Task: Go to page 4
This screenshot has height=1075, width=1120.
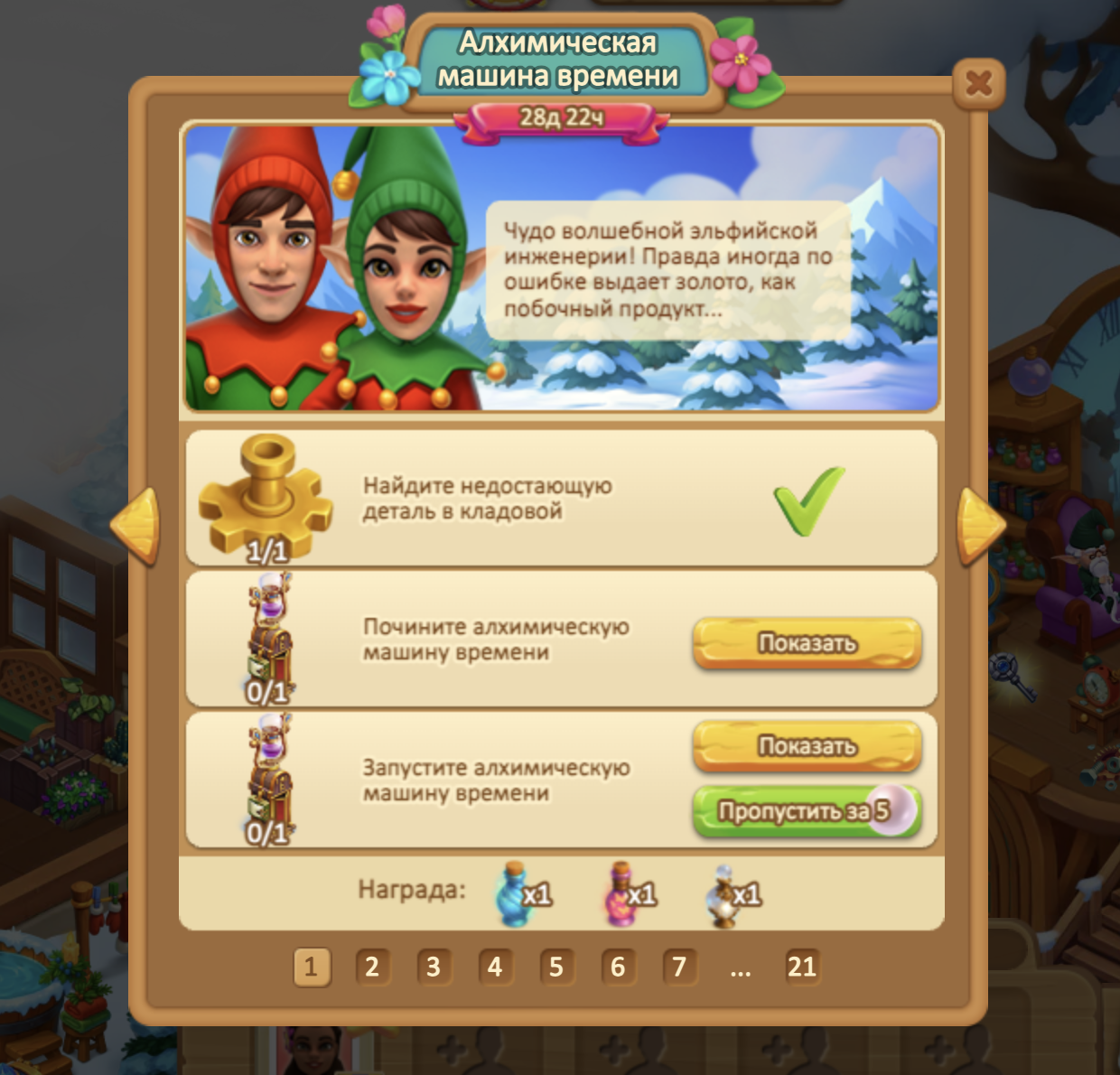Action: click(495, 967)
